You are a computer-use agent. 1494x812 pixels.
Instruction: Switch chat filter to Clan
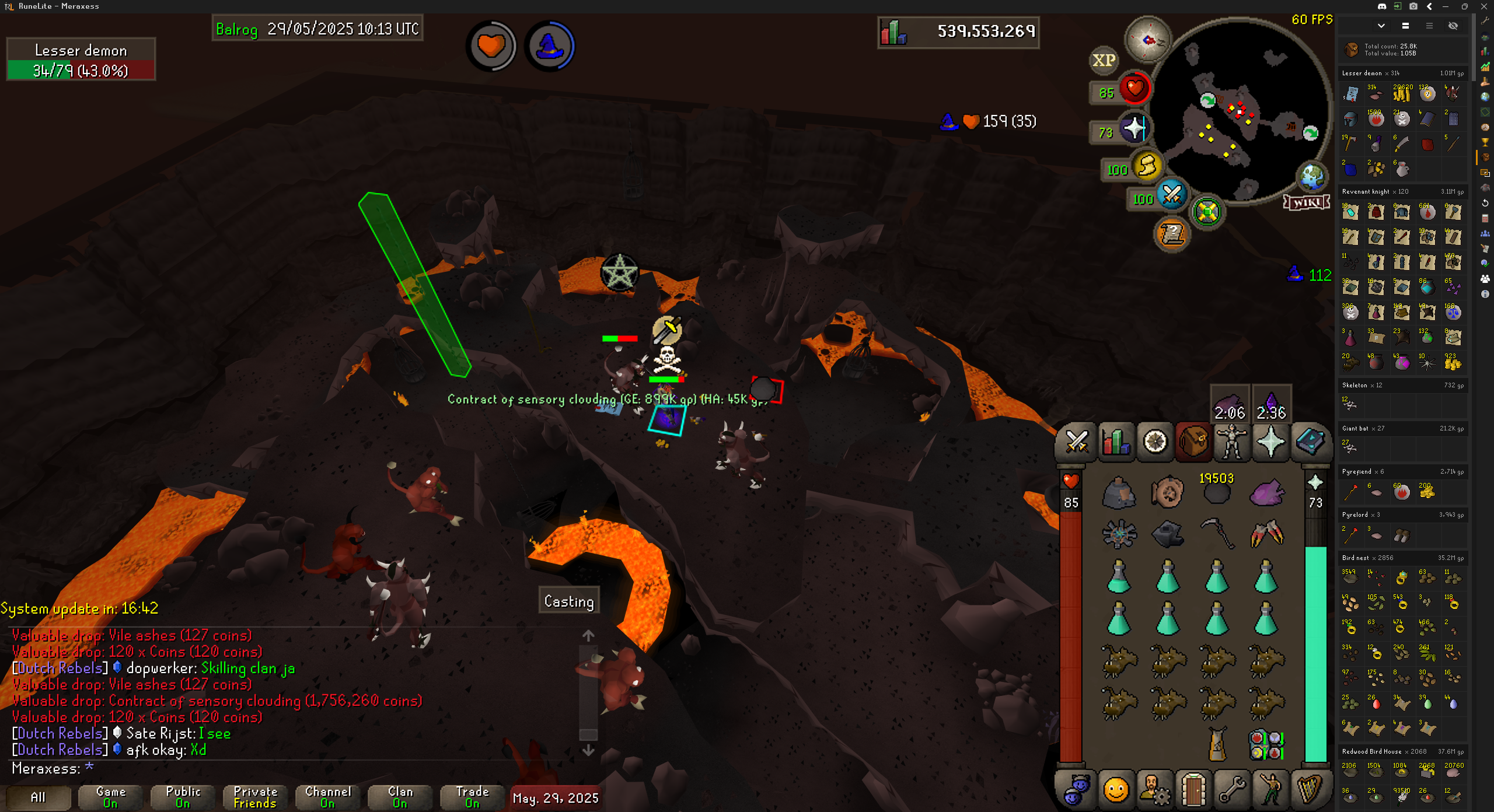(x=400, y=797)
